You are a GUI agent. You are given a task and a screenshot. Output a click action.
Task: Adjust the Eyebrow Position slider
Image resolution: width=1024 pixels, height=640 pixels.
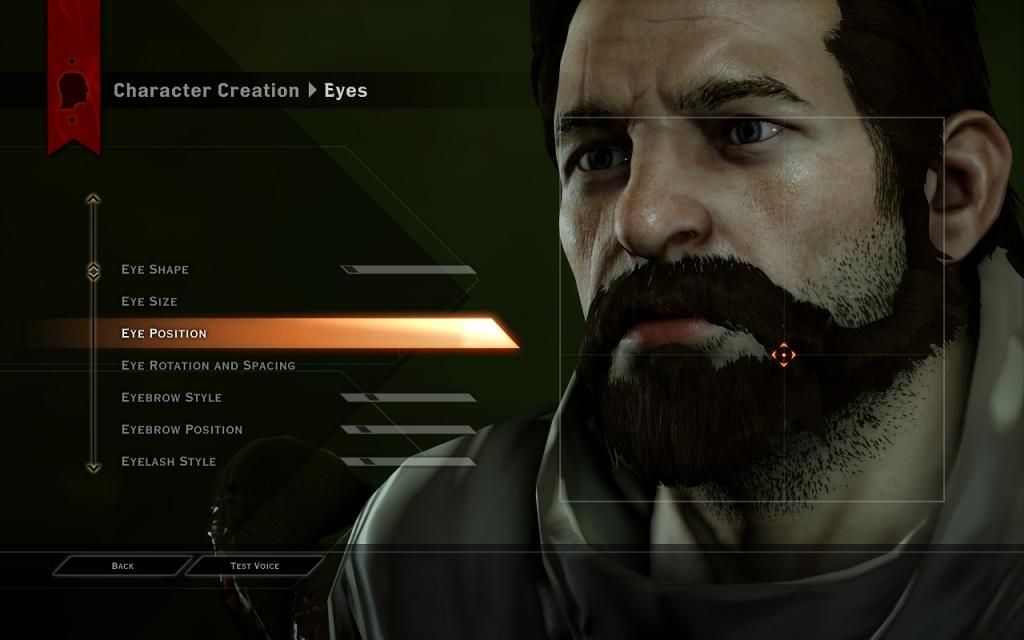408,430
